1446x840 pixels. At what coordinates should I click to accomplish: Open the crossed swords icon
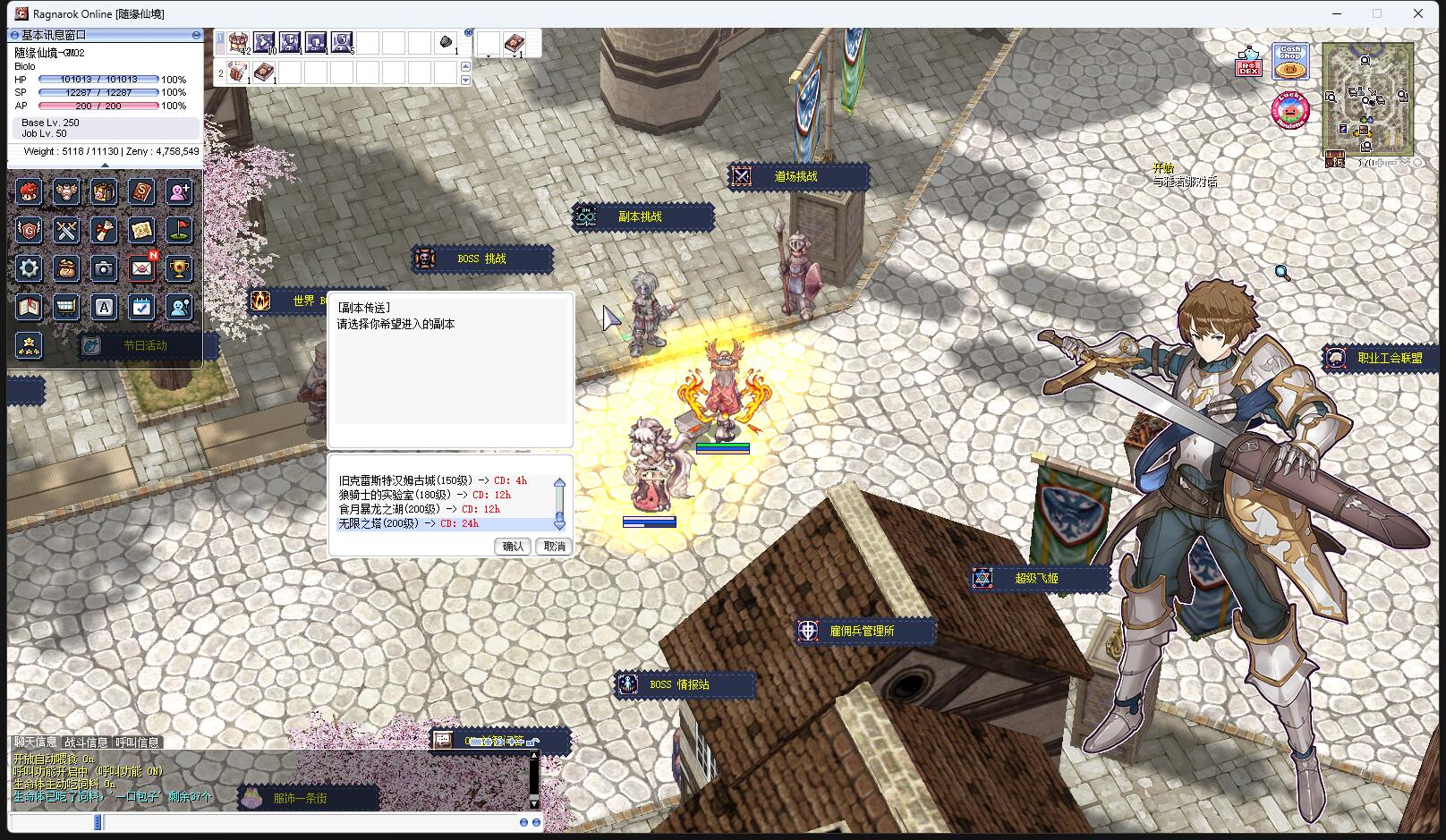point(66,230)
